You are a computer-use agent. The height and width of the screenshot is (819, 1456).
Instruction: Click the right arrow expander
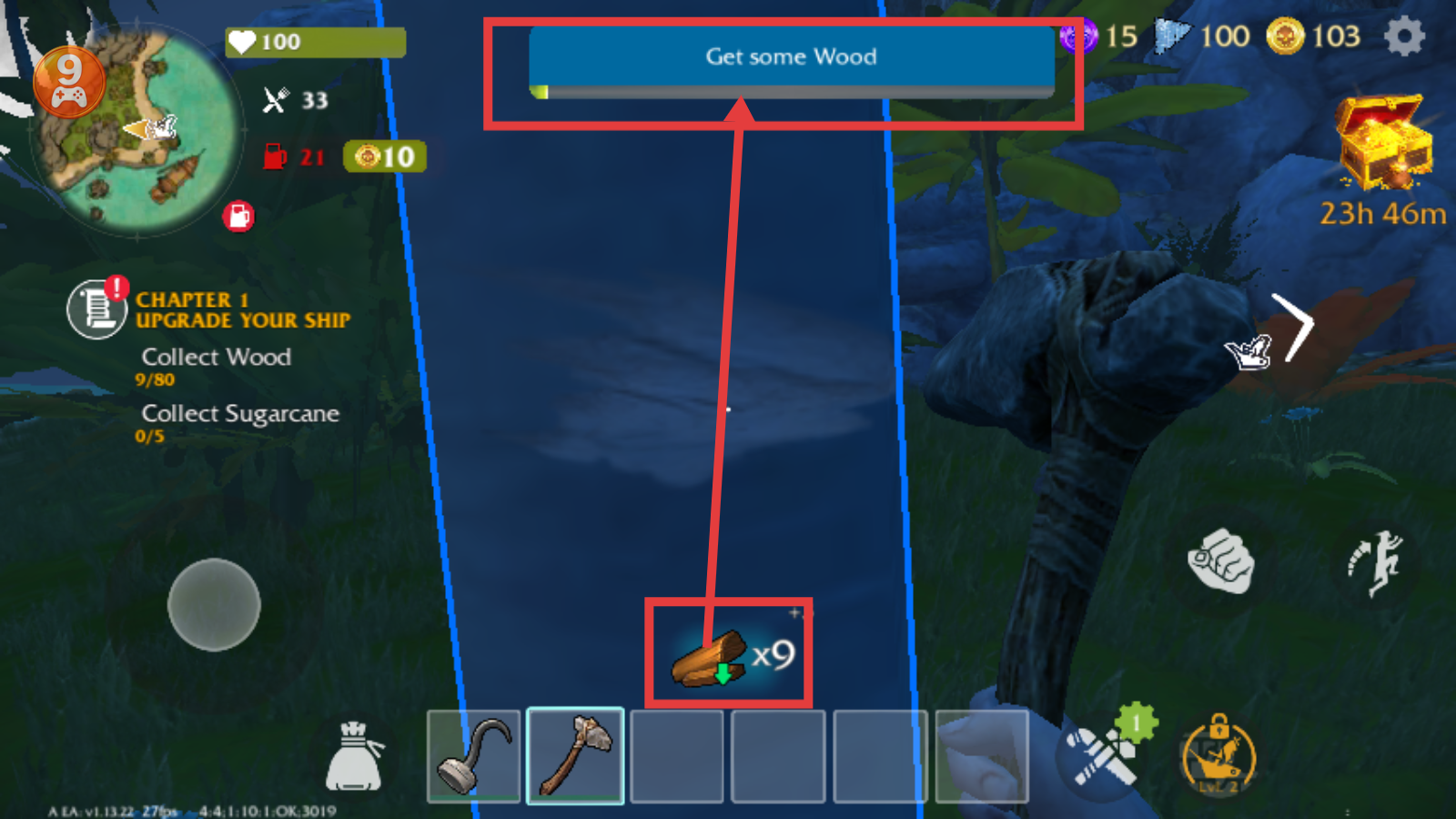(1297, 326)
